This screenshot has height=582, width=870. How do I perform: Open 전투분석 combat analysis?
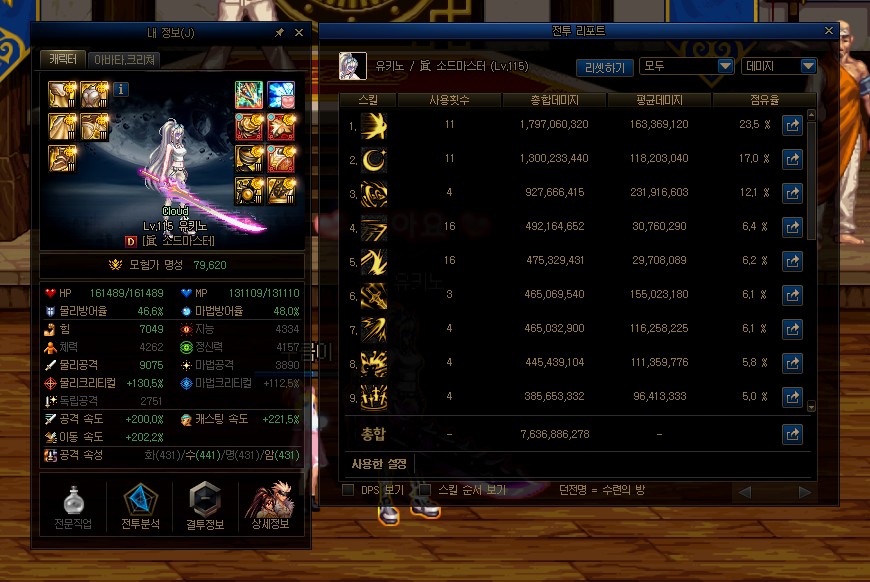click(140, 506)
